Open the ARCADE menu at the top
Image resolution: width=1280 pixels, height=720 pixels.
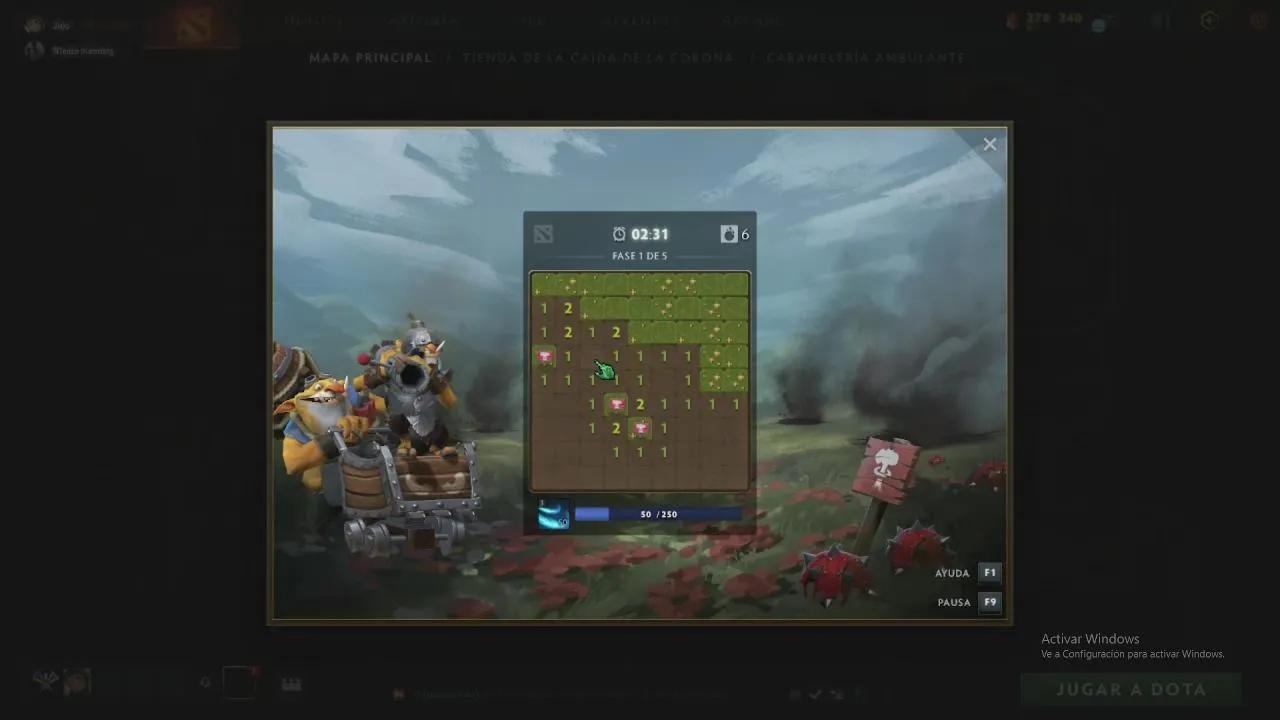pos(751,20)
